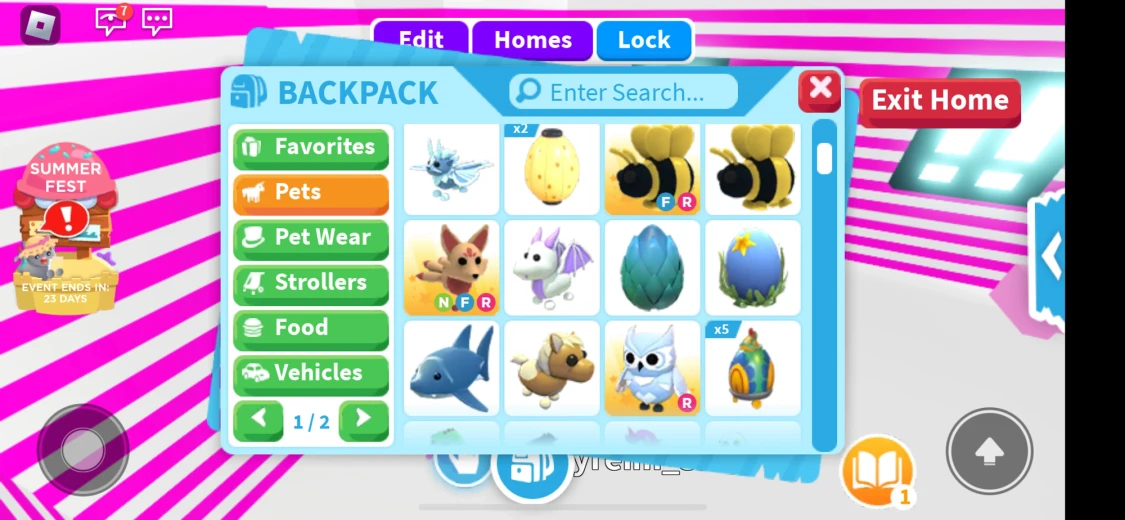Close the Backpack window
This screenshot has width=1125, height=520.
click(820, 90)
